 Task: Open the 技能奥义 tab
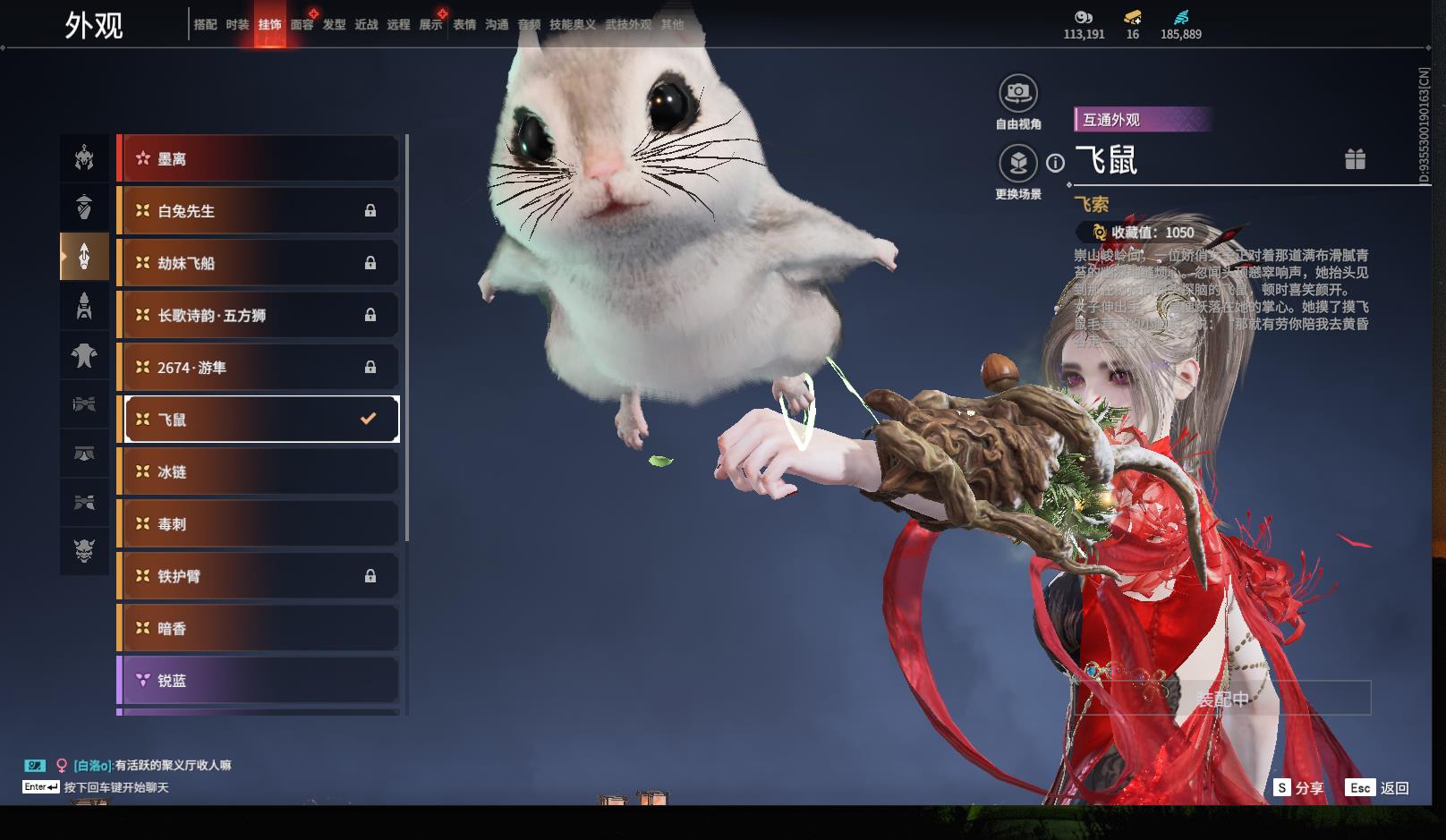pos(572,25)
